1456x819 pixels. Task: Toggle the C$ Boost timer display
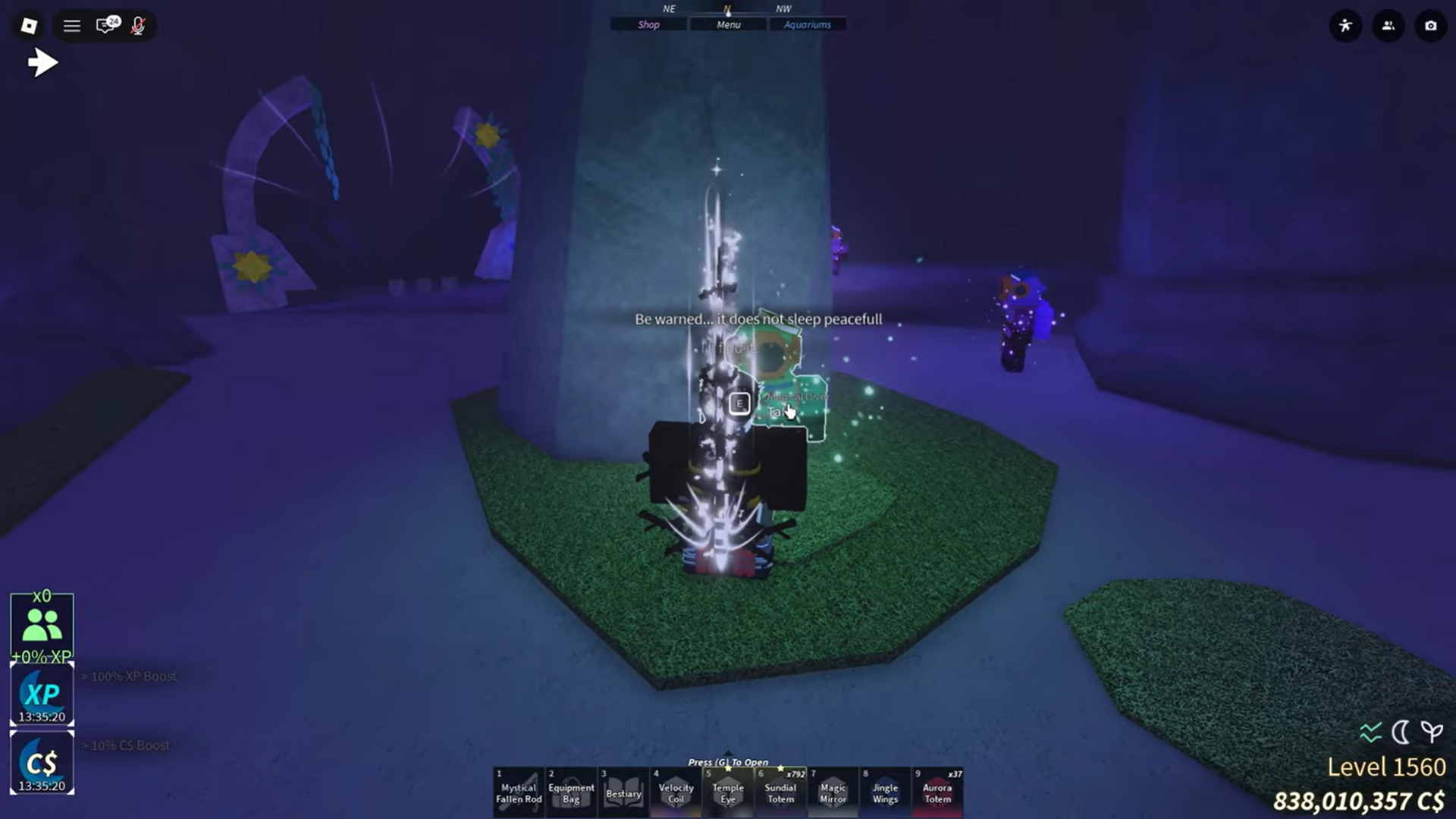pyautogui.click(x=42, y=762)
